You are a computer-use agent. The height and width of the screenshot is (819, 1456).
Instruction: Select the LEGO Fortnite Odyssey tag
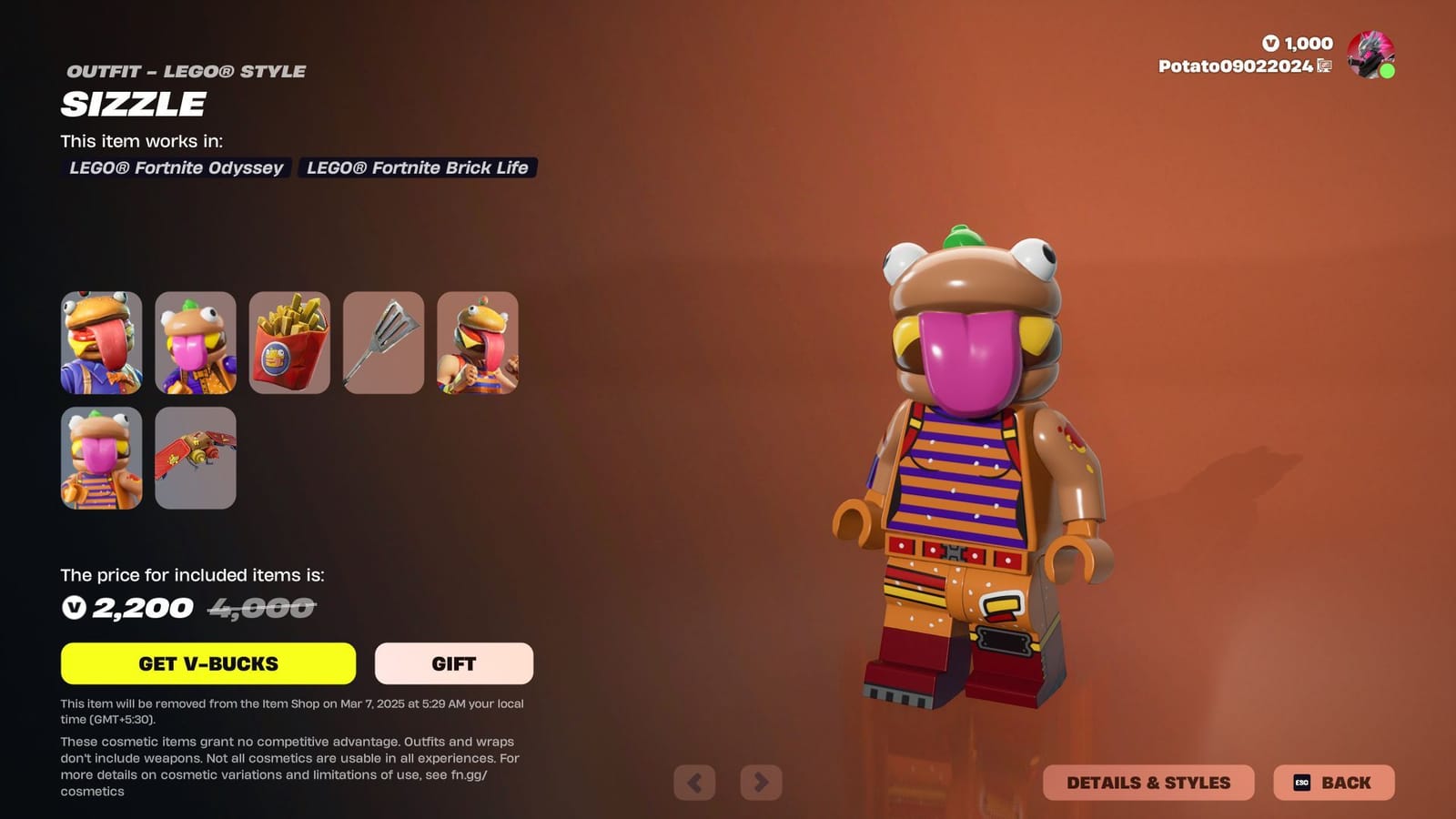(177, 167)
